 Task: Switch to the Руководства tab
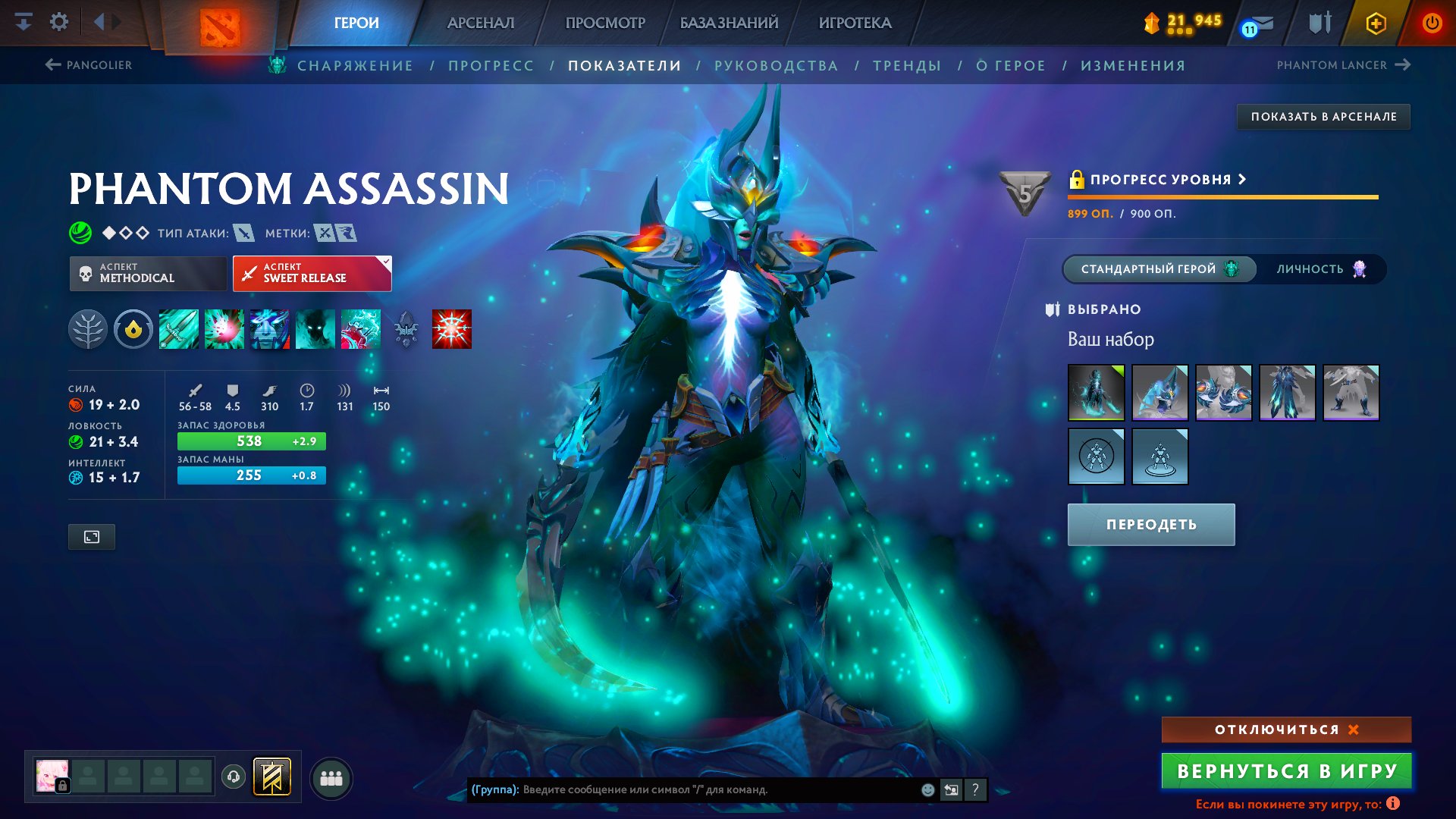(776, 65)
